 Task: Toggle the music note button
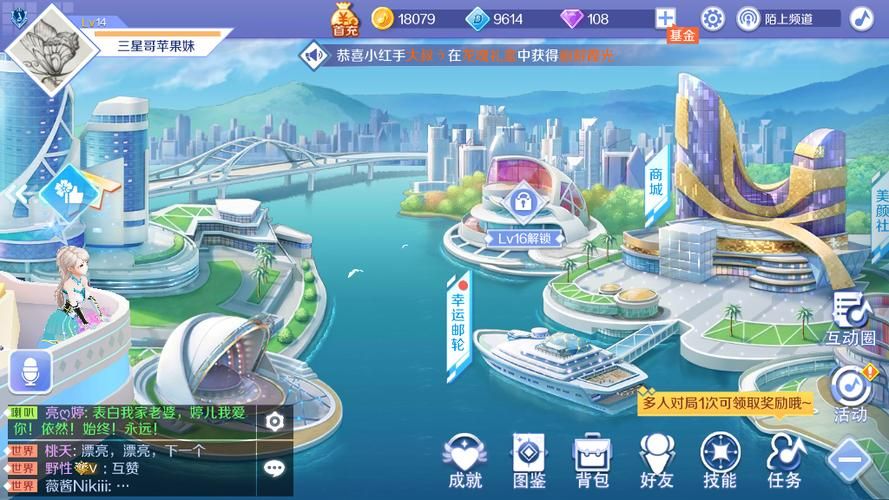coord(861,18)
